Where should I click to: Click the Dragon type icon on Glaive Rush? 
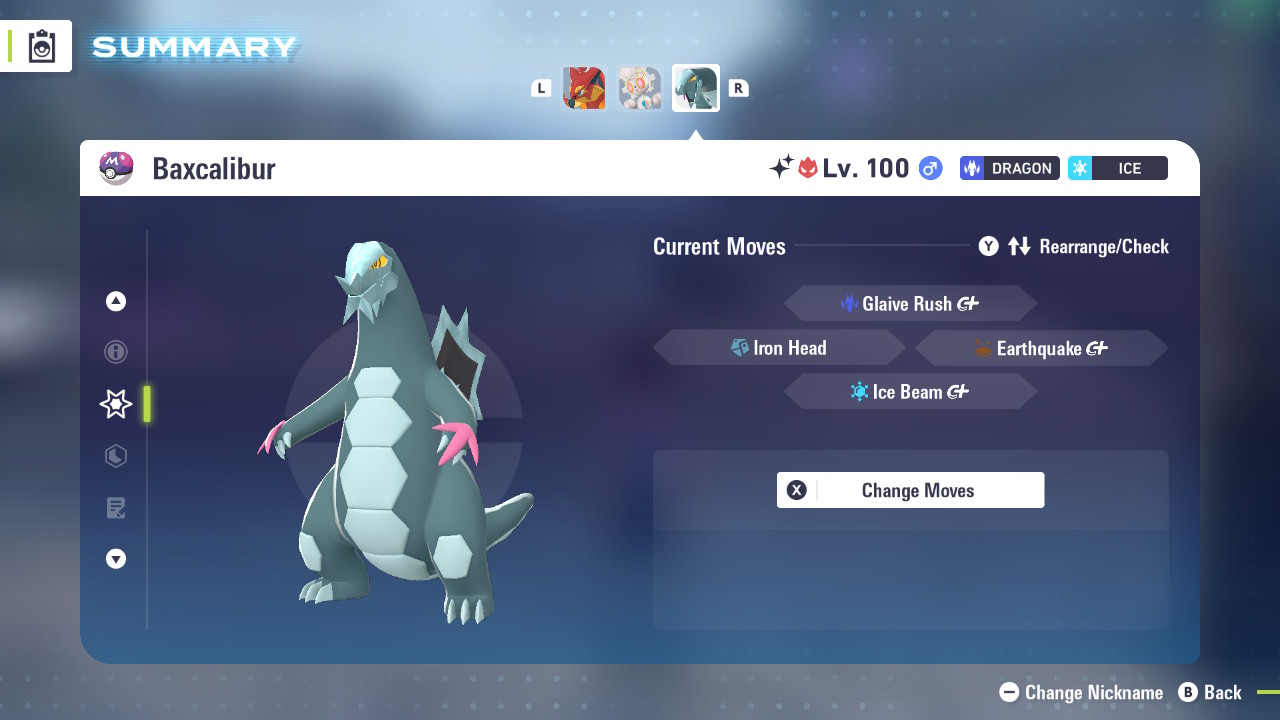pos(851,304)
